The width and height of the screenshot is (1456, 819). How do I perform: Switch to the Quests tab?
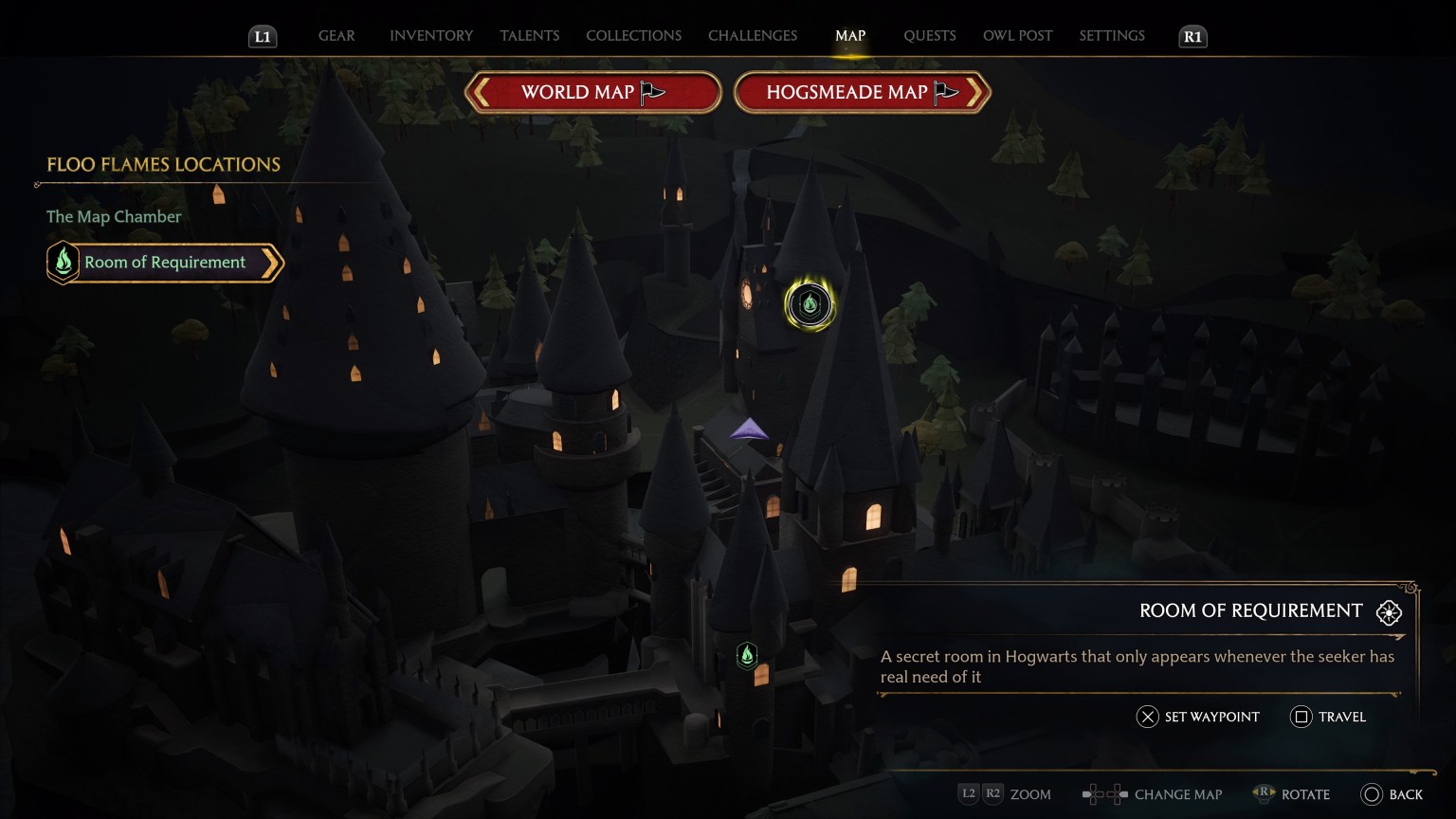pos(930,35)
